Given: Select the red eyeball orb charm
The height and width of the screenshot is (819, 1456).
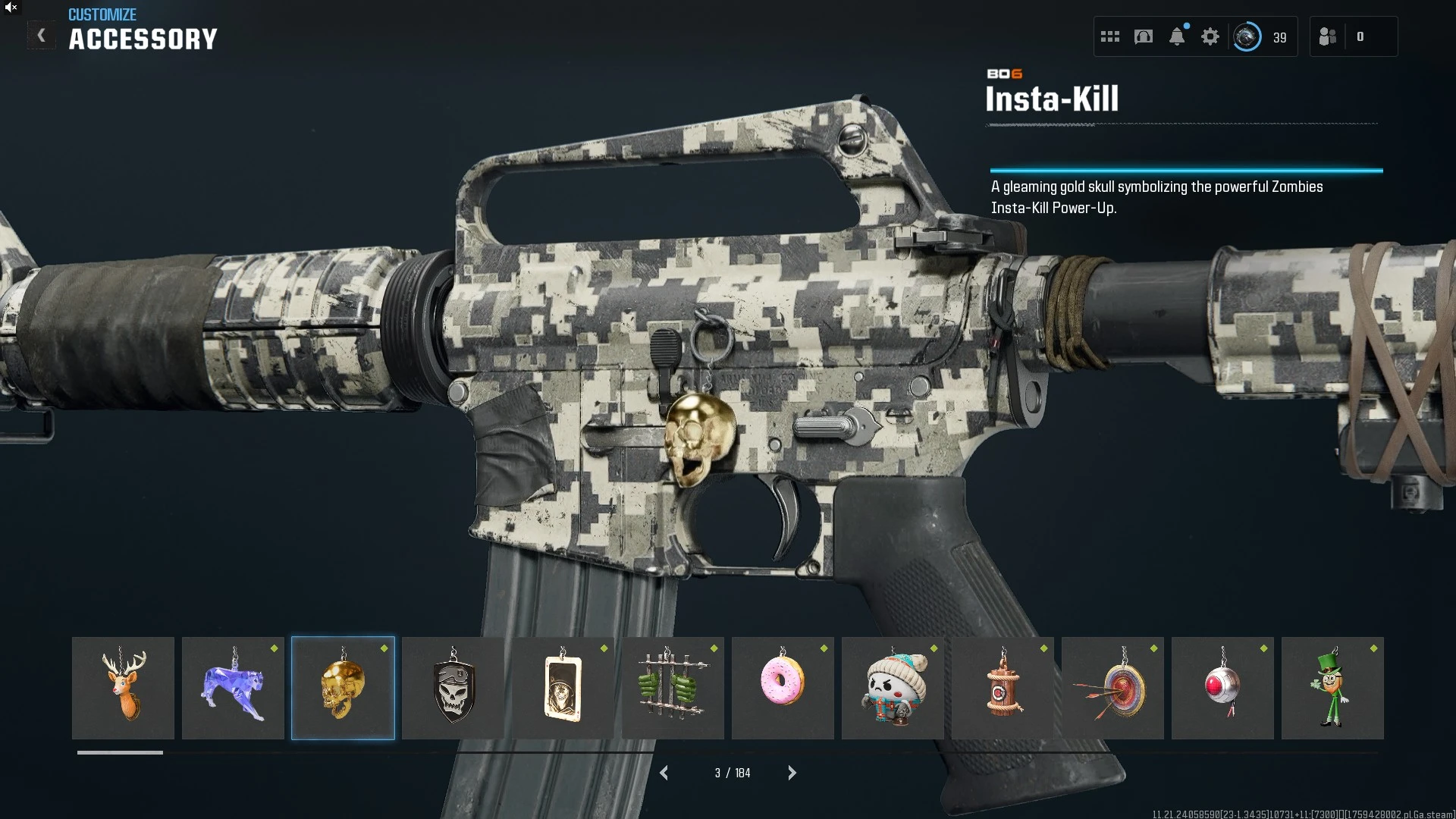Looking at the screenshot, I should coord(1222,688).
